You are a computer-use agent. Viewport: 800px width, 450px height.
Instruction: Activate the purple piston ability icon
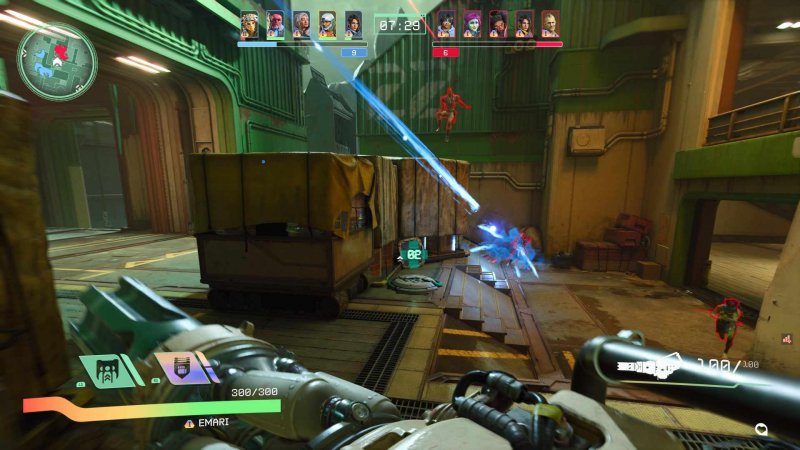tap(181, 368)
